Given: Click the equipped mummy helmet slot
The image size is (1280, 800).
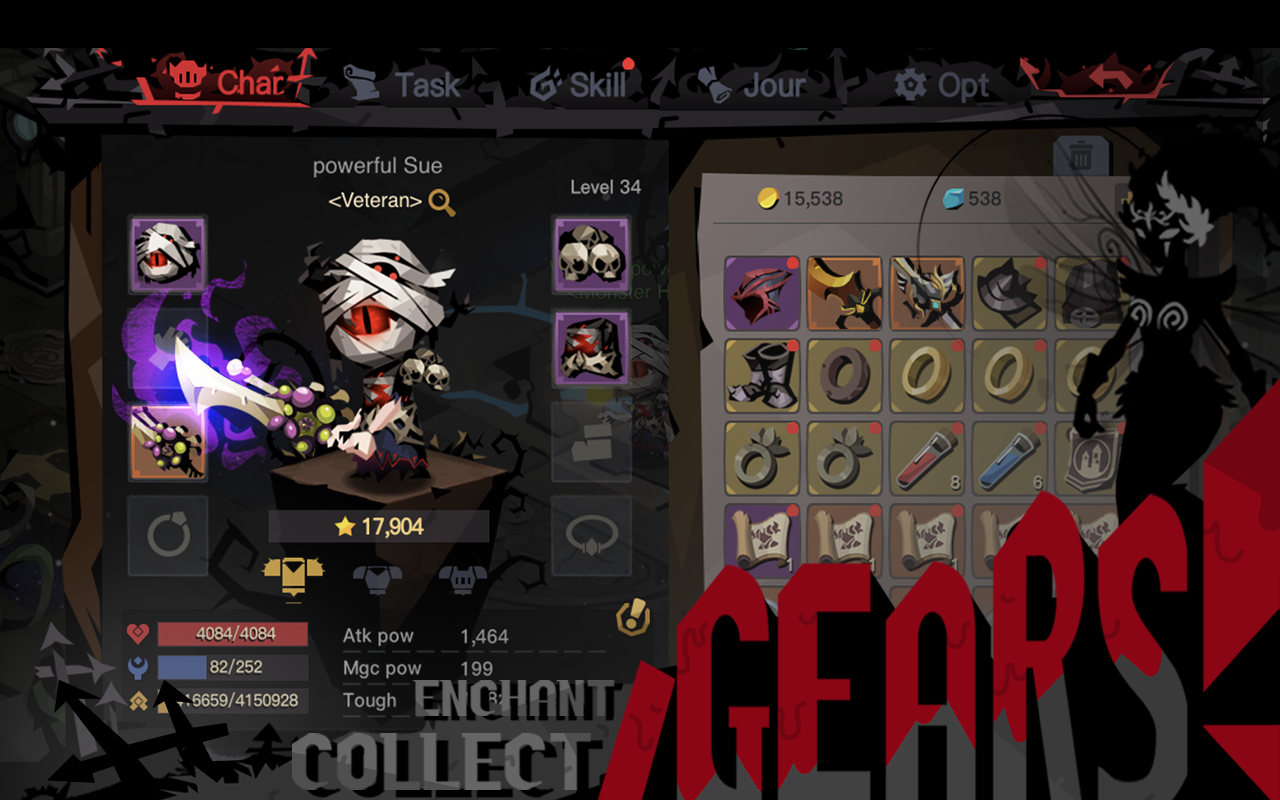Looking at the screenshot, I should click(x=167, y=253).
